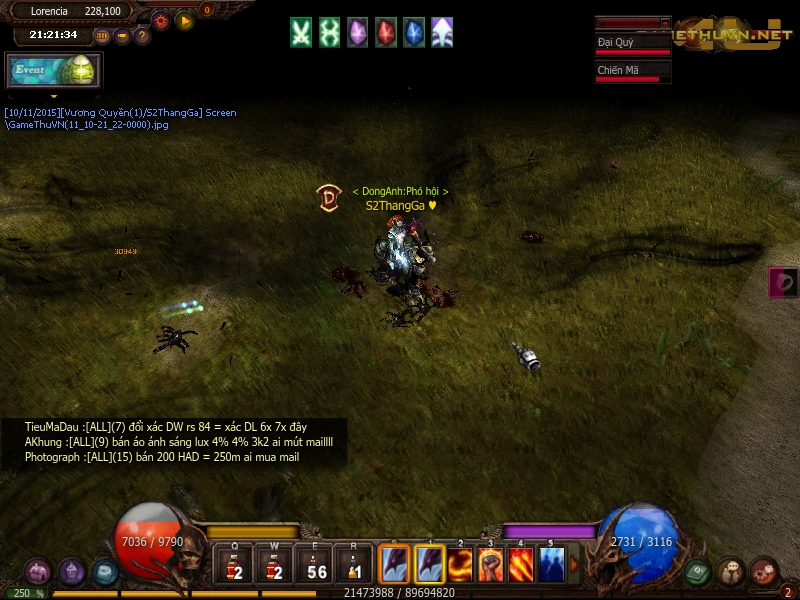Select the blue crystal buff icon
This screenshot has width=800, height=600.
pyautogui.click(x=413, y=32)
